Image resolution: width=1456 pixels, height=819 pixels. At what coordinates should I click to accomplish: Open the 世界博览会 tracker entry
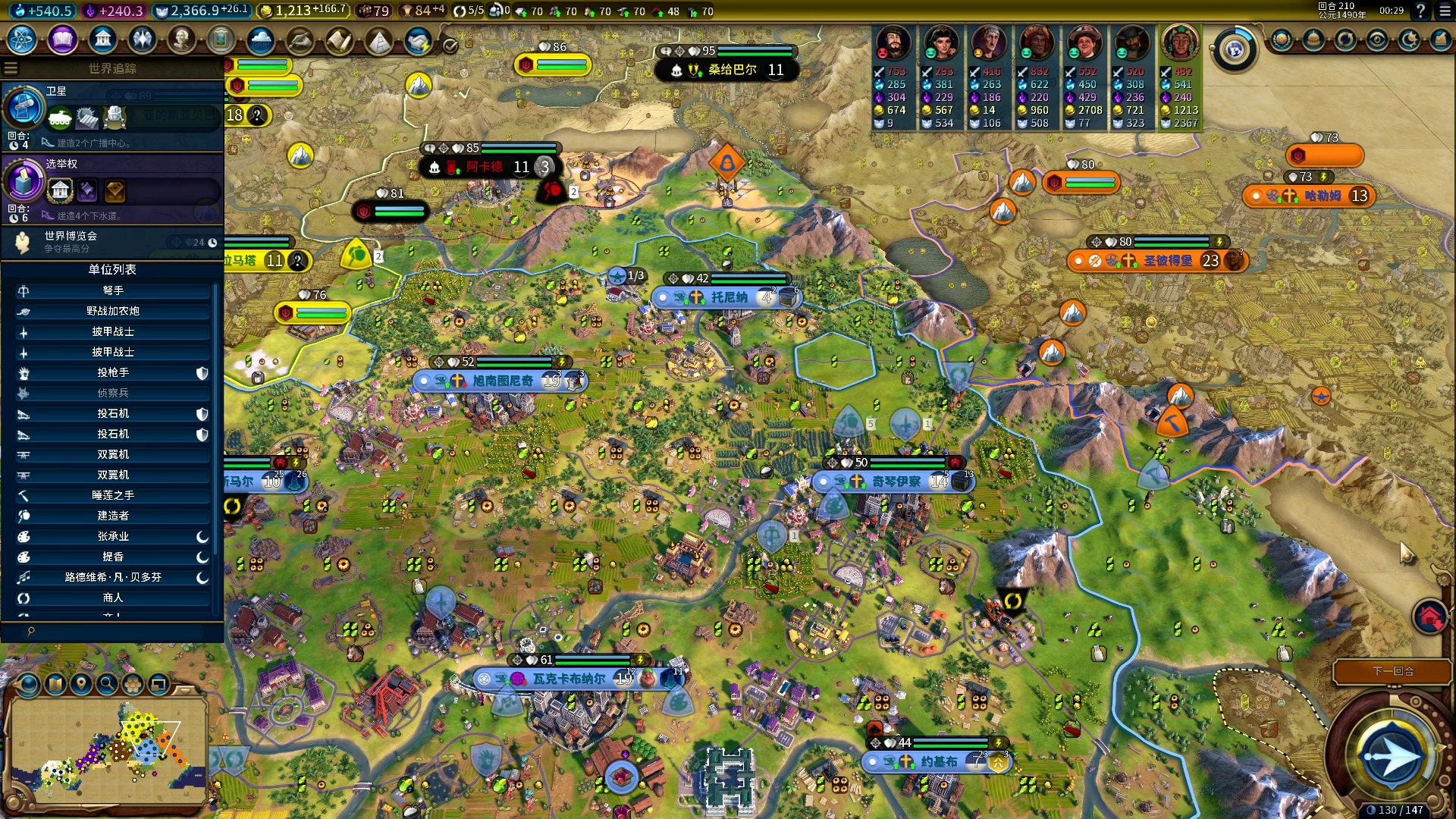pos(114,241)
